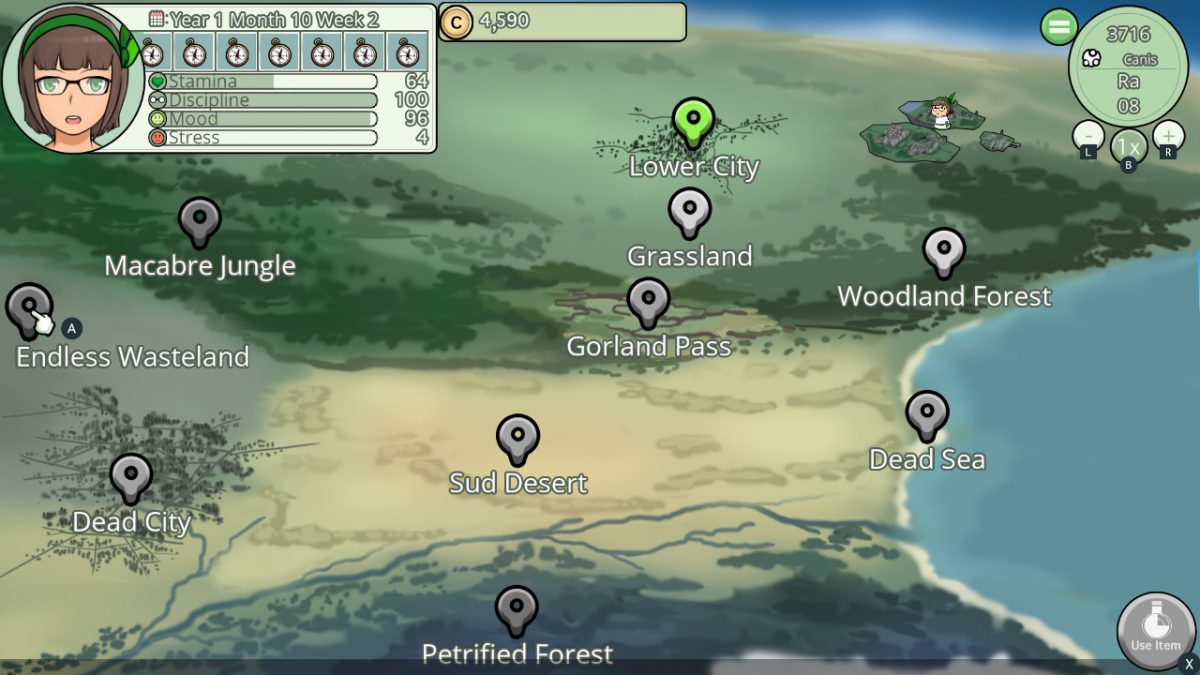Viewport: 1200px width, 675px height.
Task: Open the green hamburger menu button
Action: point(1058,26)
